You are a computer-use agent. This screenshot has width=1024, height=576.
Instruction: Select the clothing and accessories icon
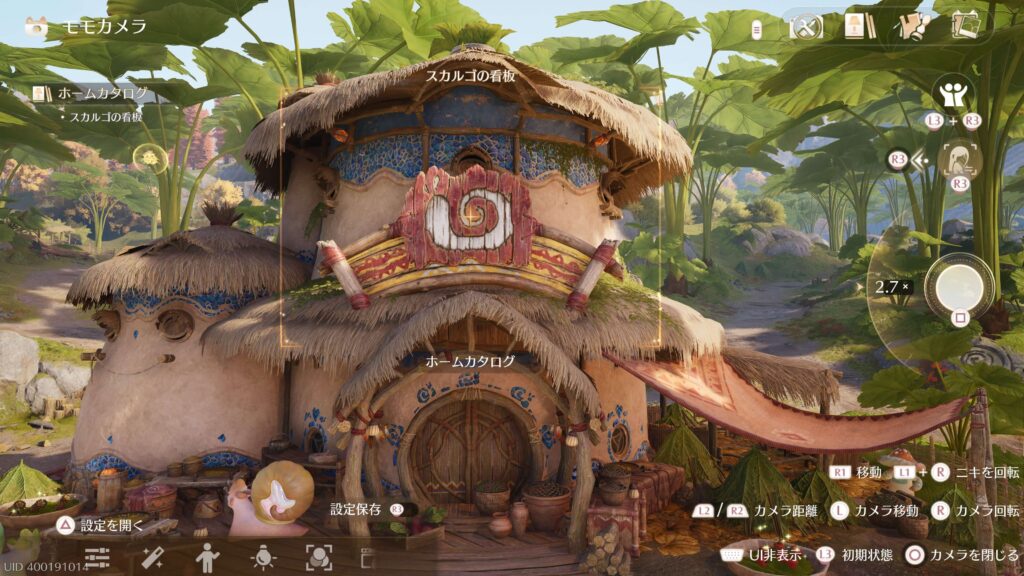pos(911,27)
